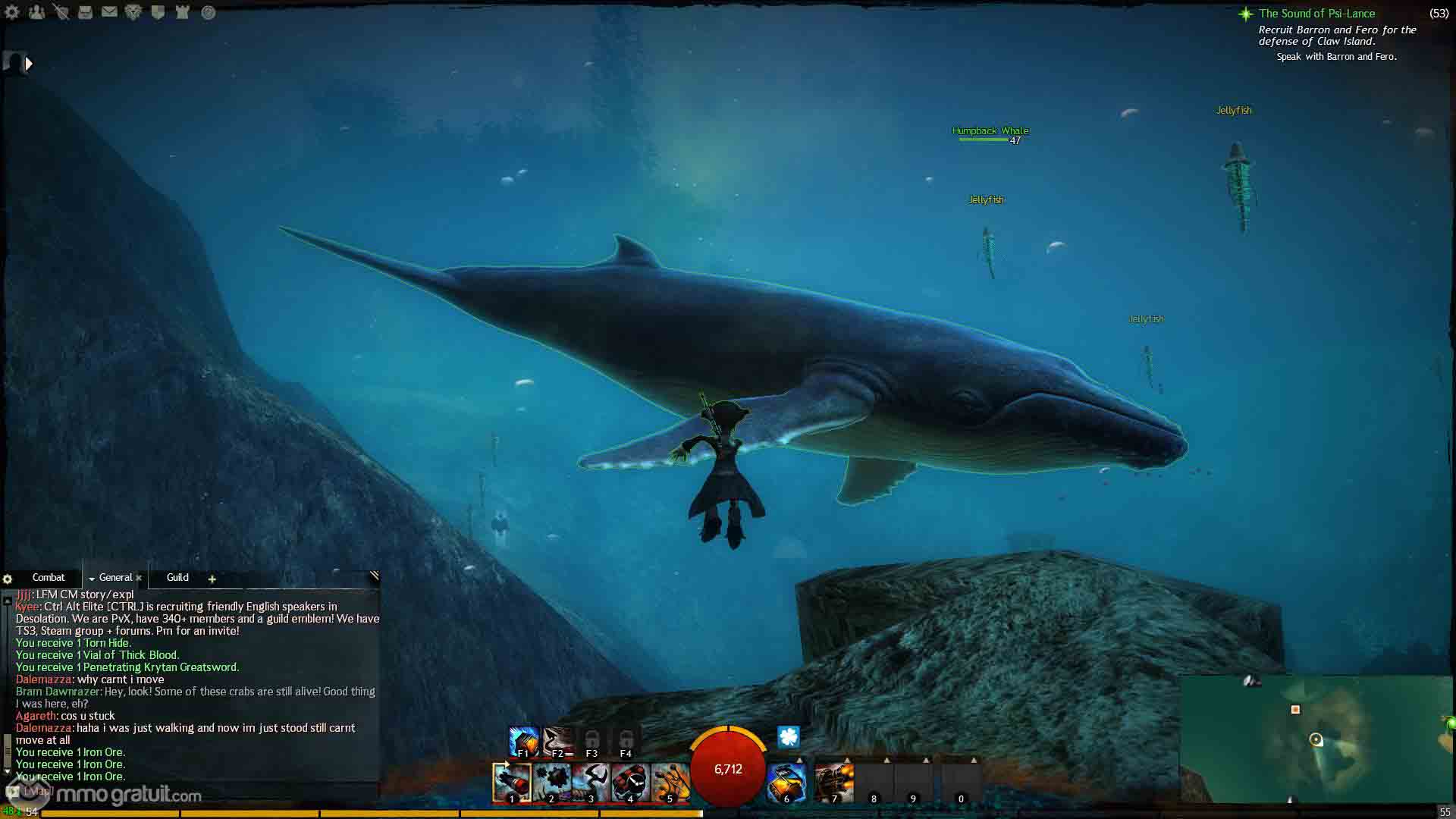The image size is (1456, 819).
Task: Close the General chat tab
Action: coord(139,579)
